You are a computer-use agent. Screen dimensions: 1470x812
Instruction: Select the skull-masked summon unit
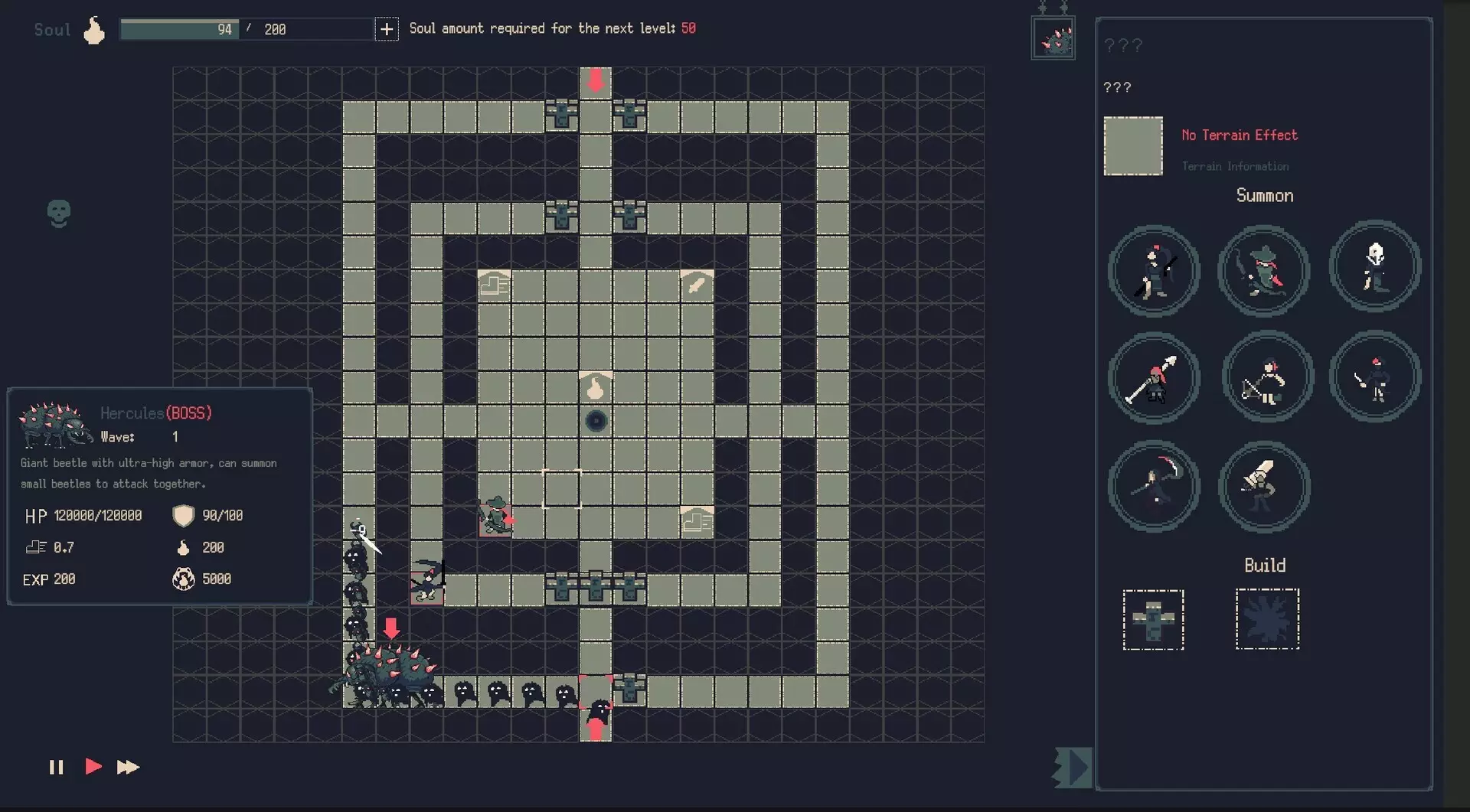click(x=1374, y=266)
